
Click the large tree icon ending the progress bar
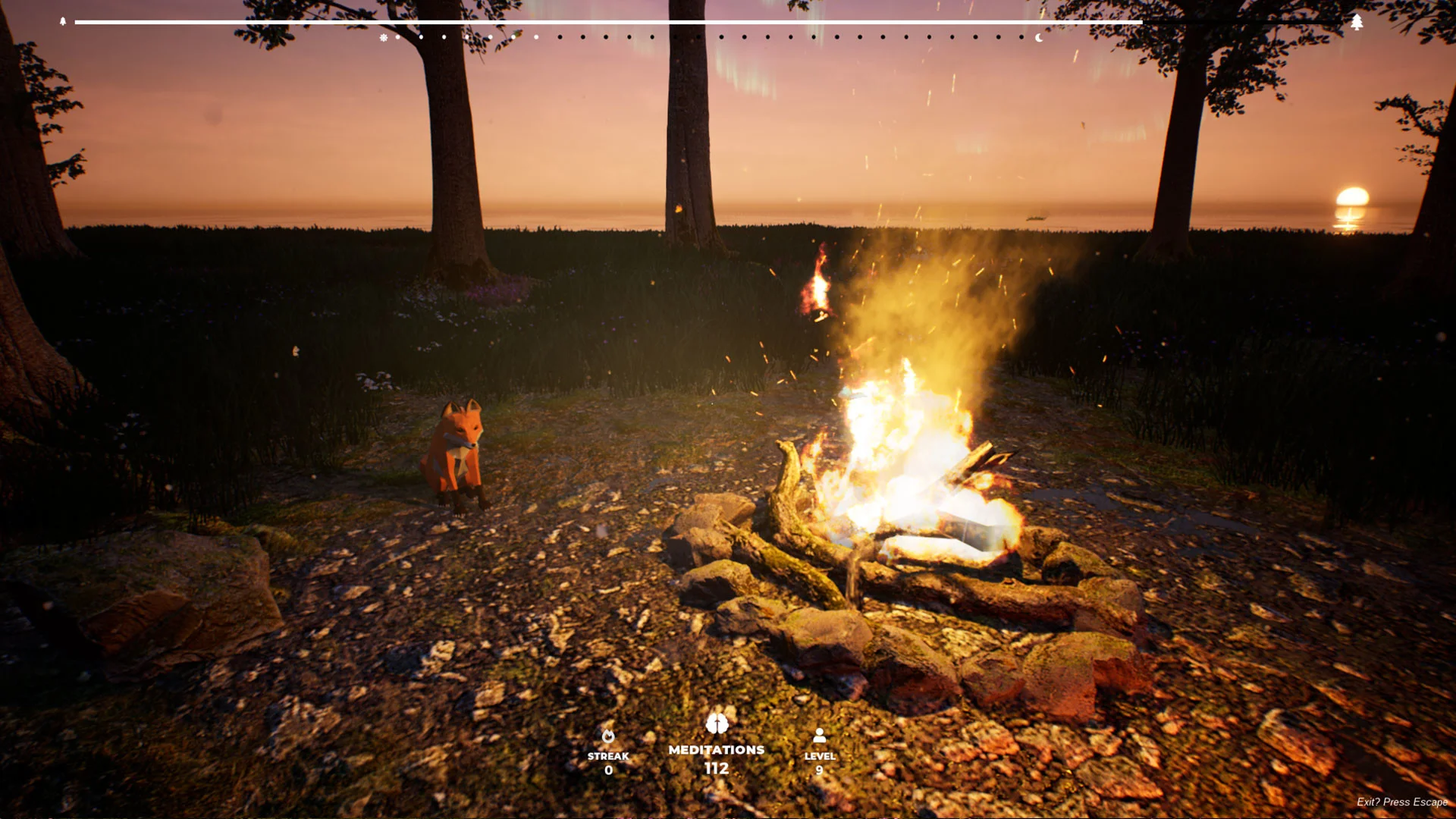[1357, 22]
